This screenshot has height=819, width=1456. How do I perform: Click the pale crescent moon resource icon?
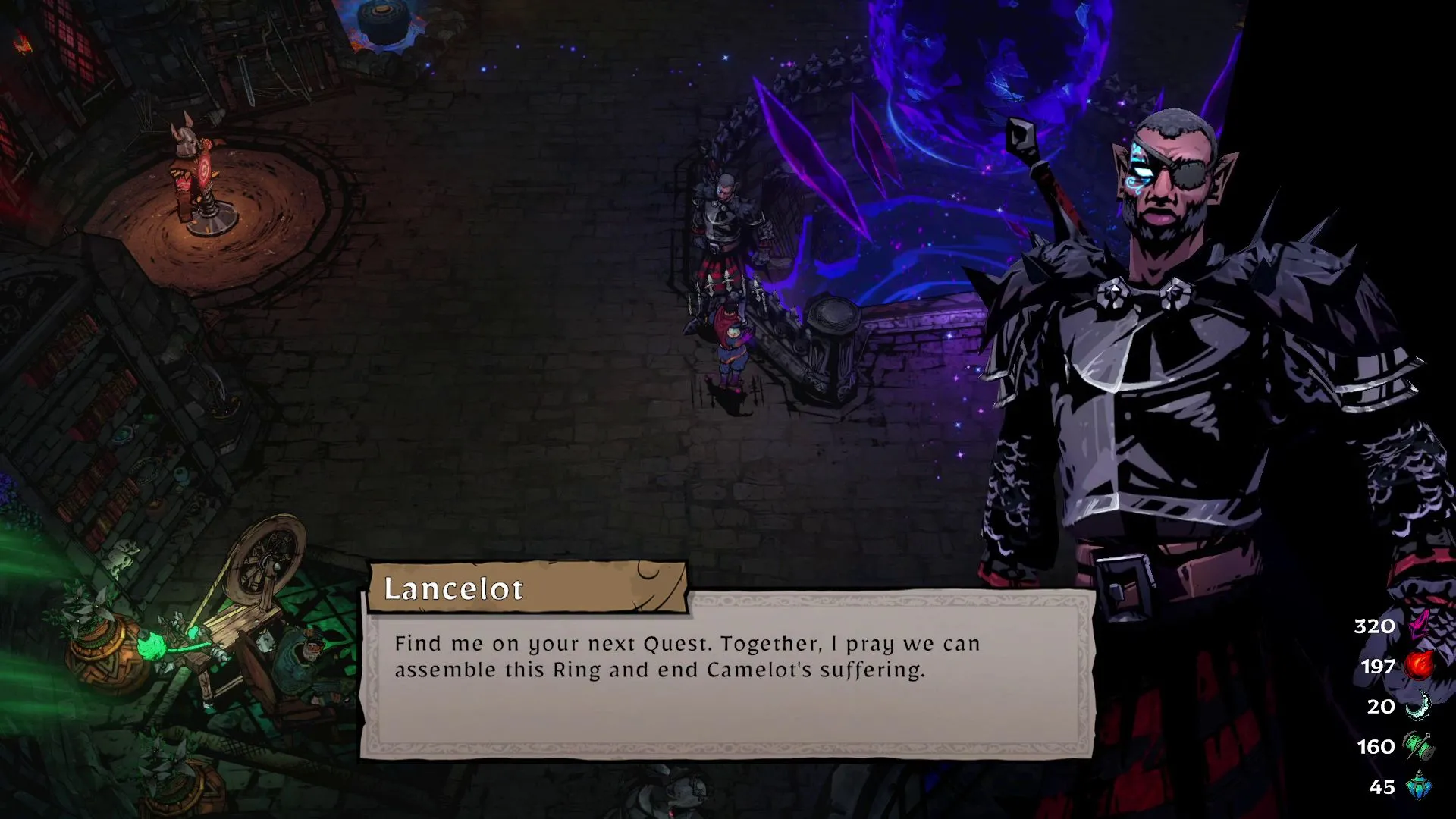click(x=1418, y=706)
